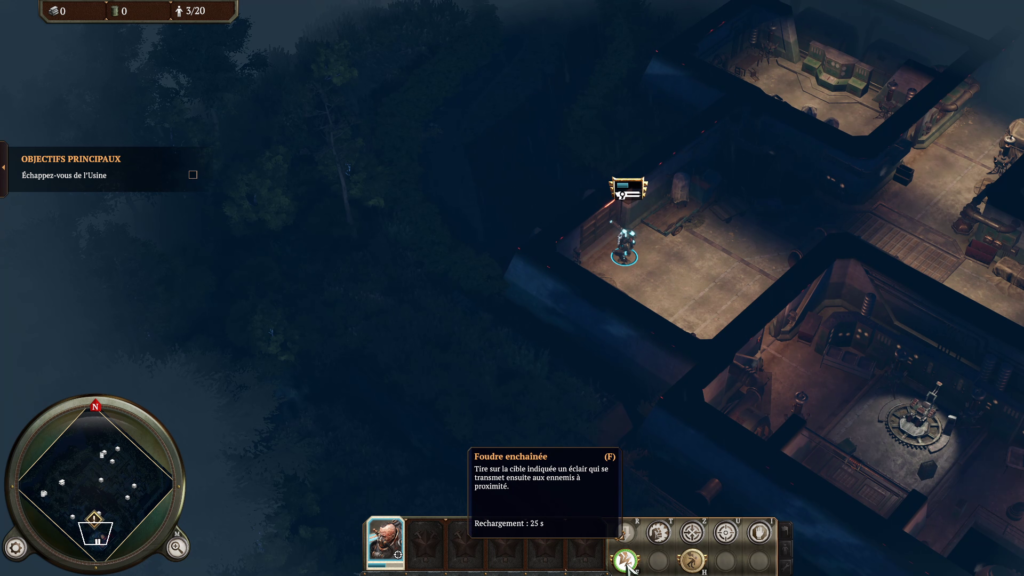The height and width of the screenshot is (576, 1024).
Task: Click the magnifying glass map zoom button
Action: pos(177,547)
